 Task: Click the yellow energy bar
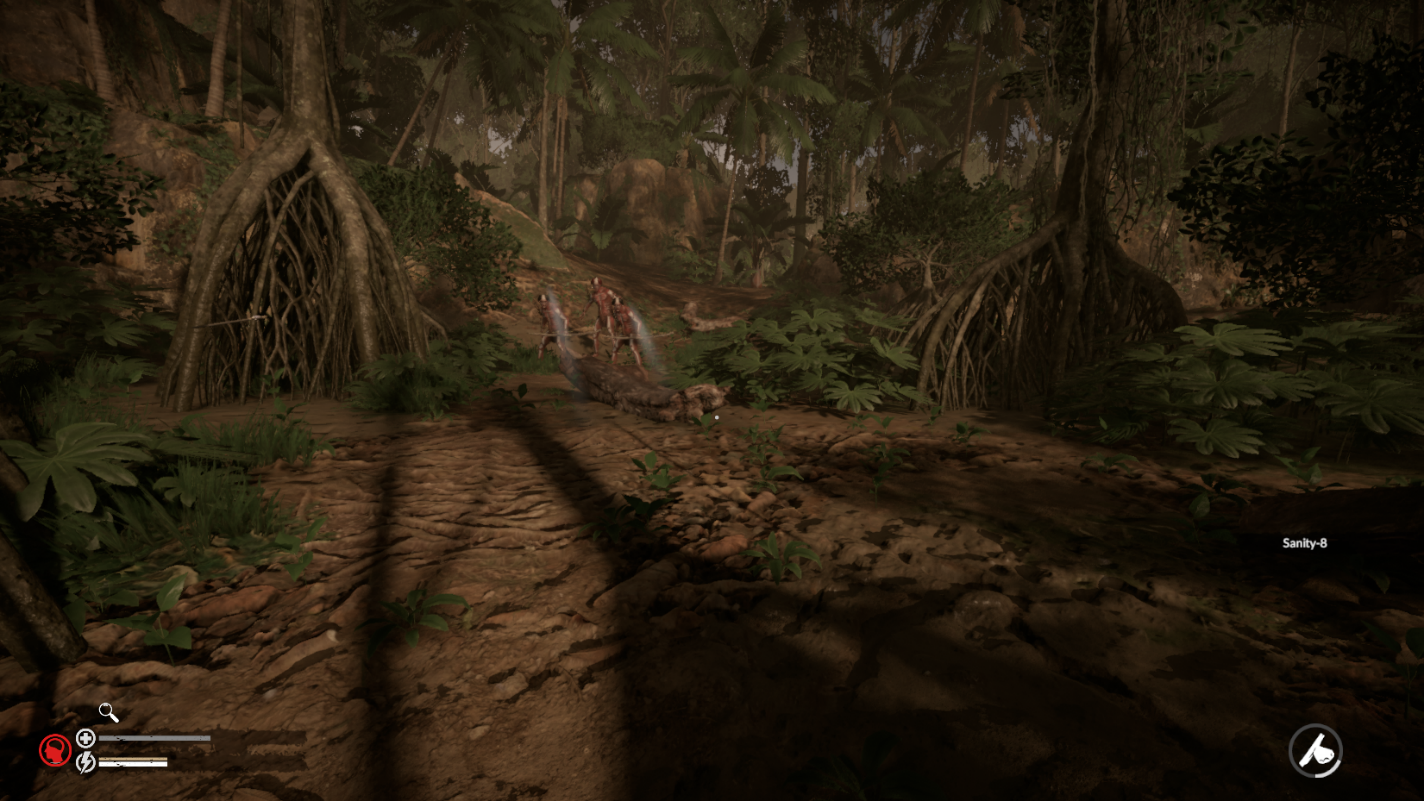(x=133, y=758)
